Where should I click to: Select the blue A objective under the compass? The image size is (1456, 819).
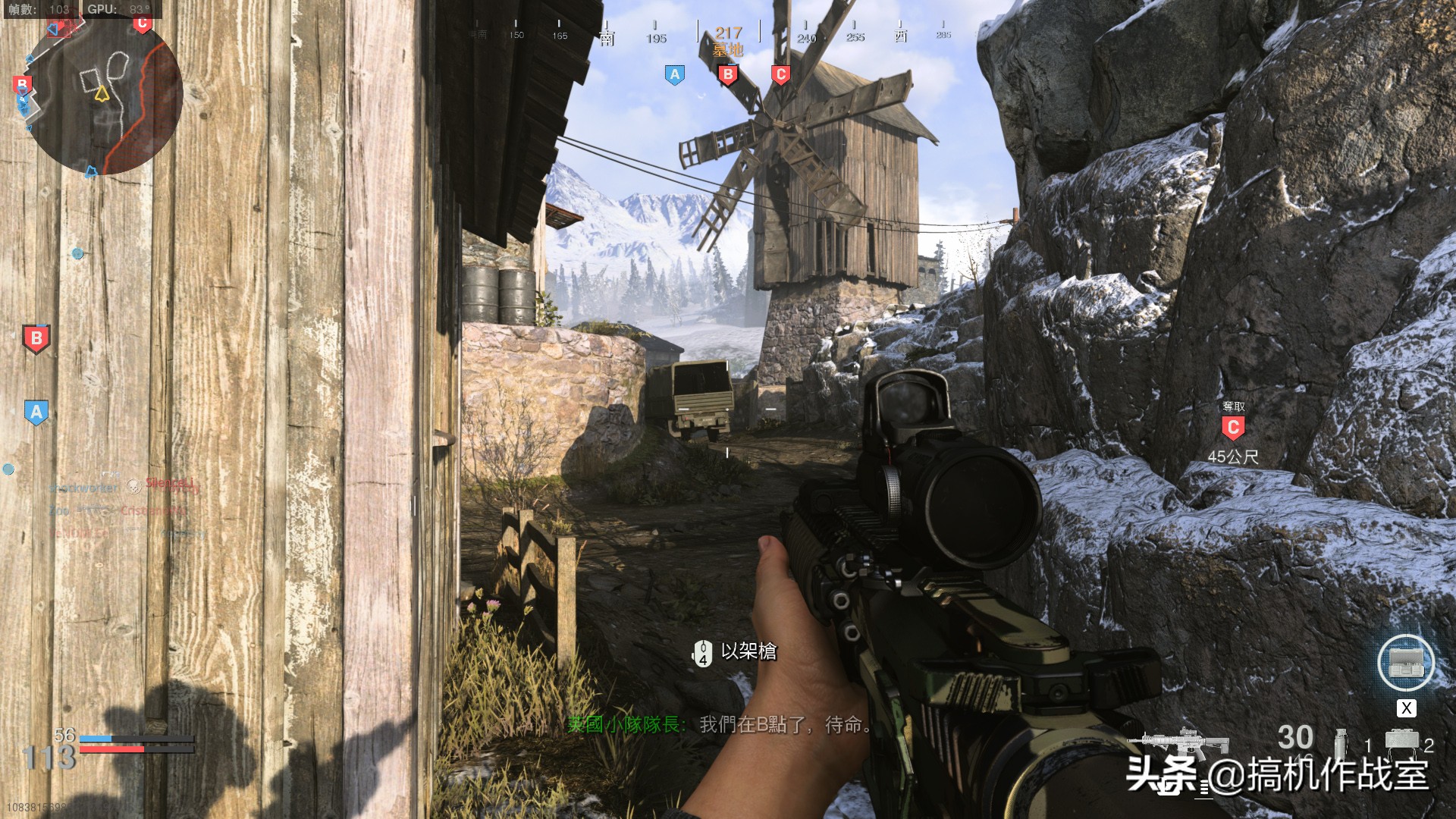[x=674, y=74]
